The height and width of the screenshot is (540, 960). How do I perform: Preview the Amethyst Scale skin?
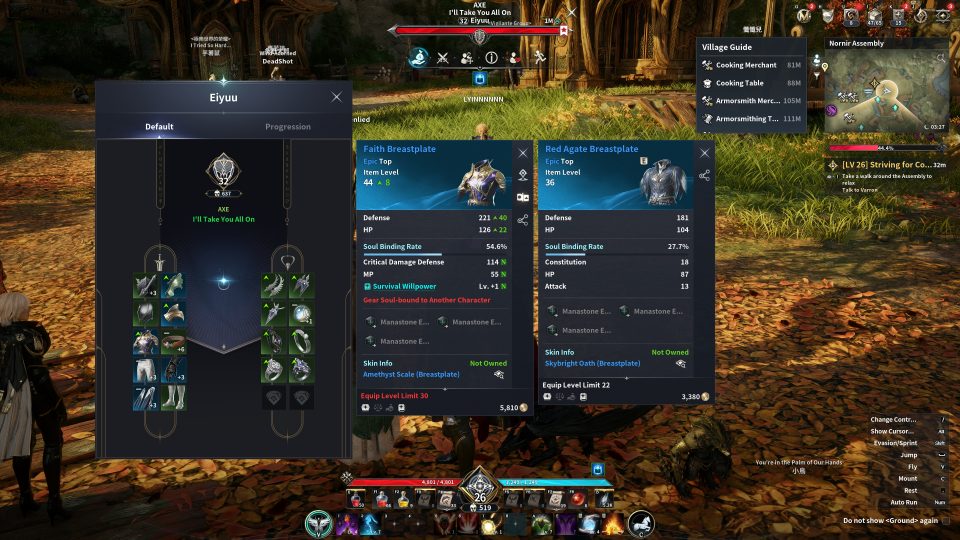498,374
